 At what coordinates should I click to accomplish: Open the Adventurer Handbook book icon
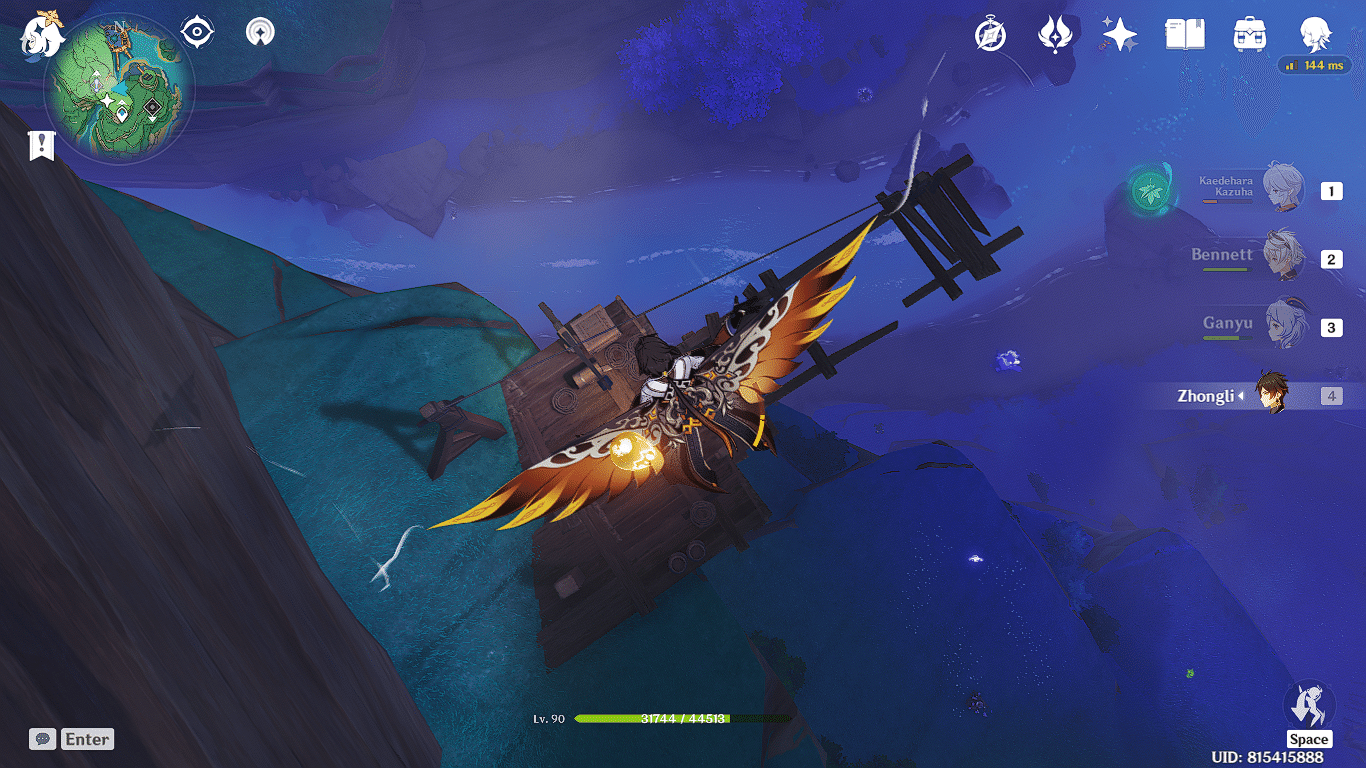(x=1184, y=35)
